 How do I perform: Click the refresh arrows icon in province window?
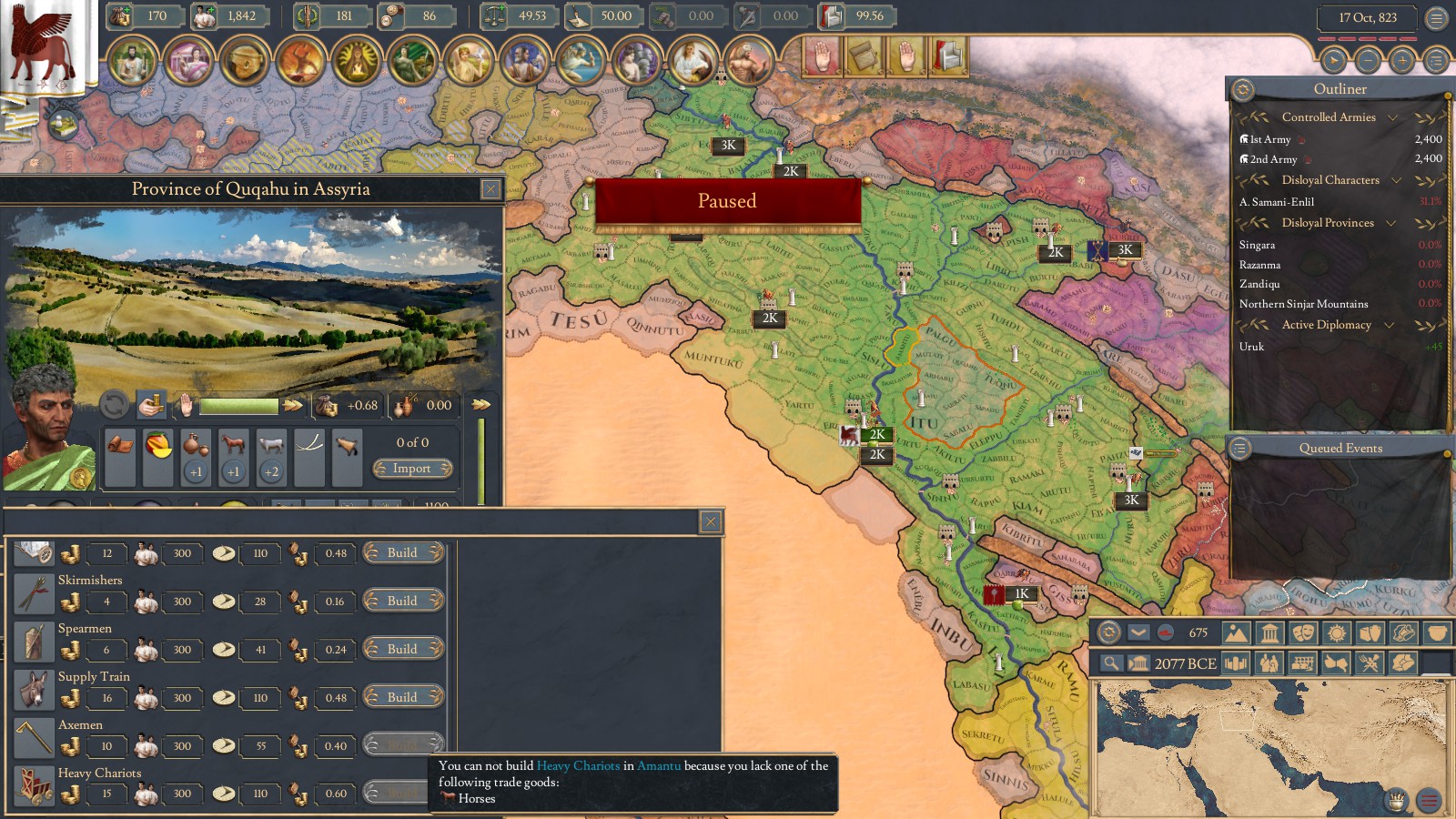[115, 404]
